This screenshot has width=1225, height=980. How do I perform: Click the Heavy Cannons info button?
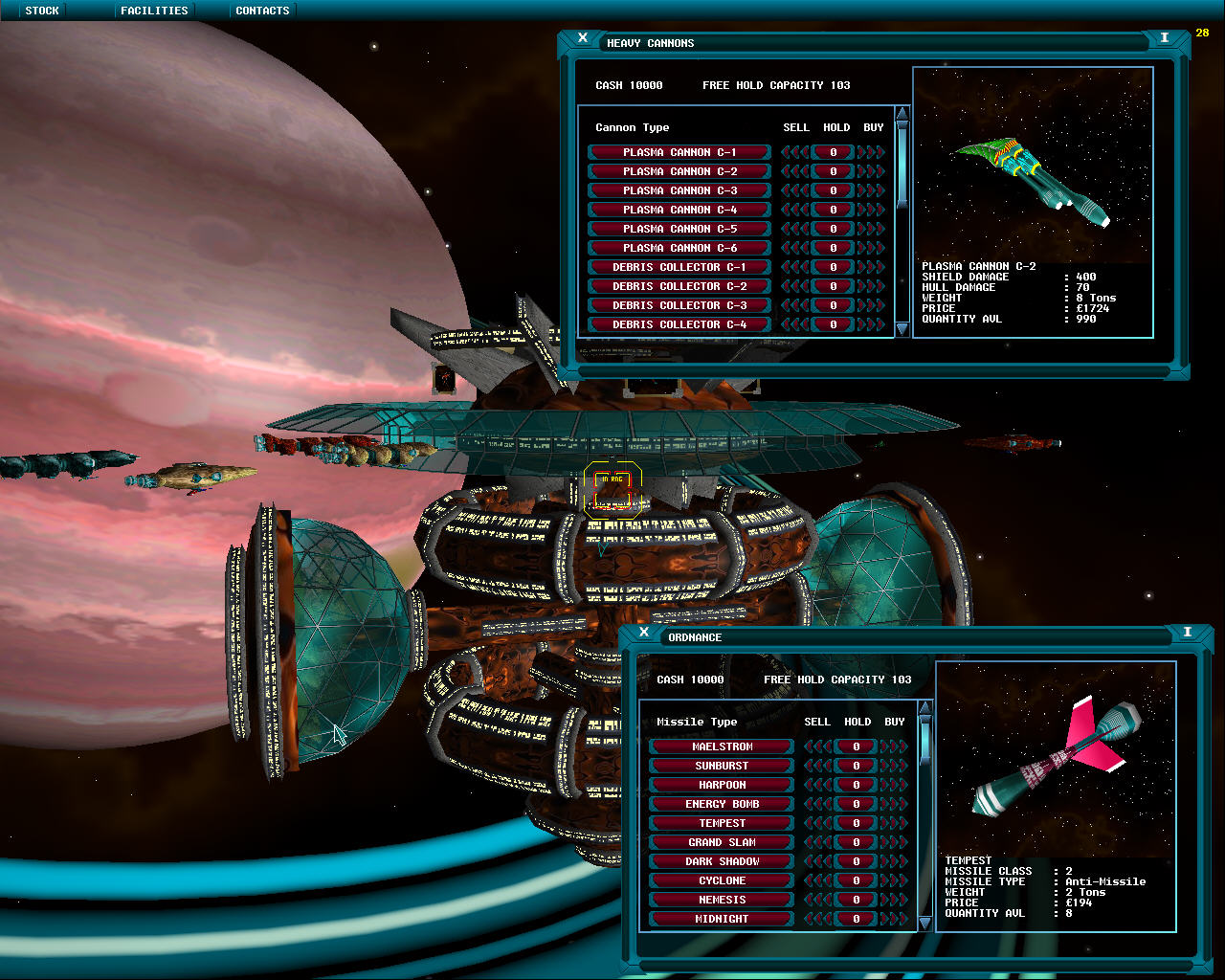click(1164, 38)
